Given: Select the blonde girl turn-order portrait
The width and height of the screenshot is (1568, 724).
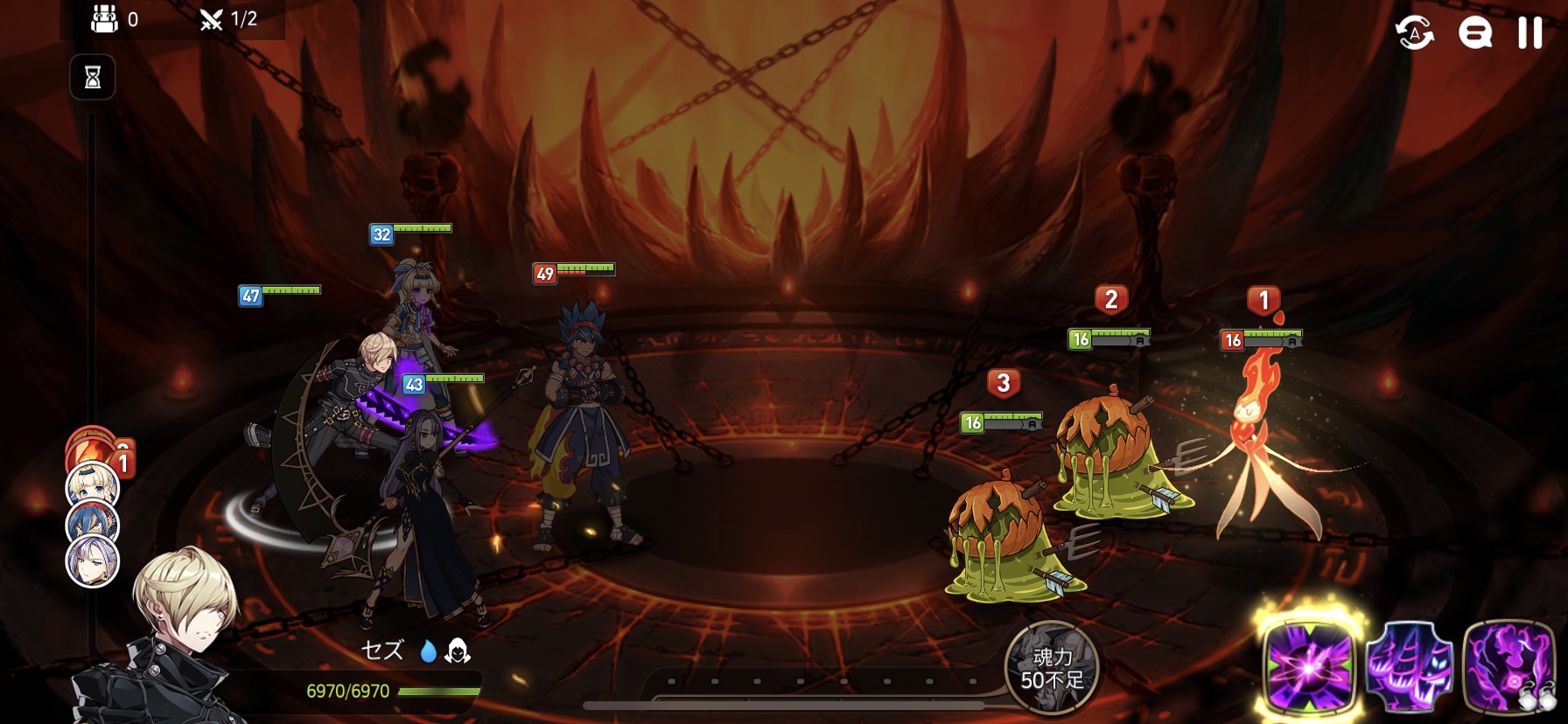Looking at the screenshot, I should tap(93, 484).
